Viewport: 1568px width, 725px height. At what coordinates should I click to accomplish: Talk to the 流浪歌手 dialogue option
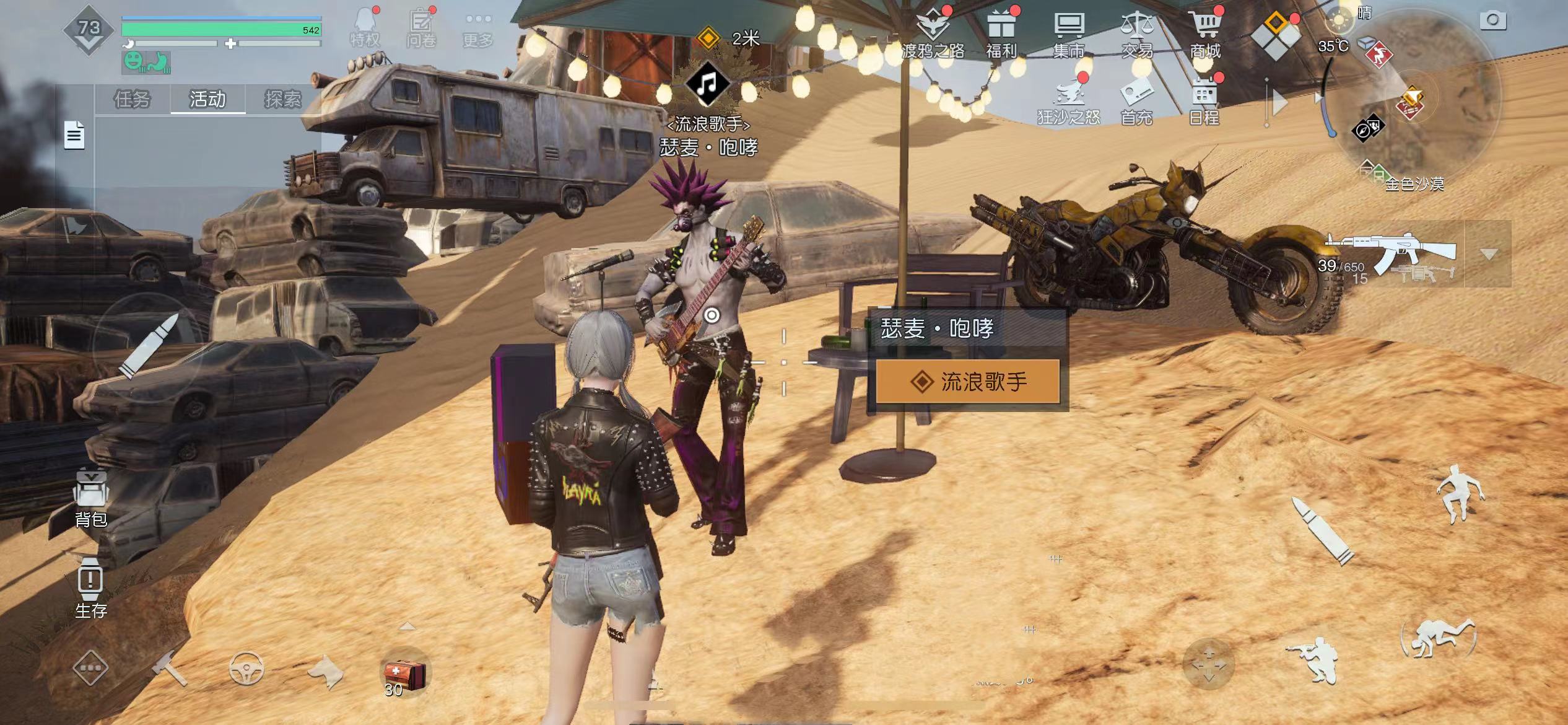968,381
